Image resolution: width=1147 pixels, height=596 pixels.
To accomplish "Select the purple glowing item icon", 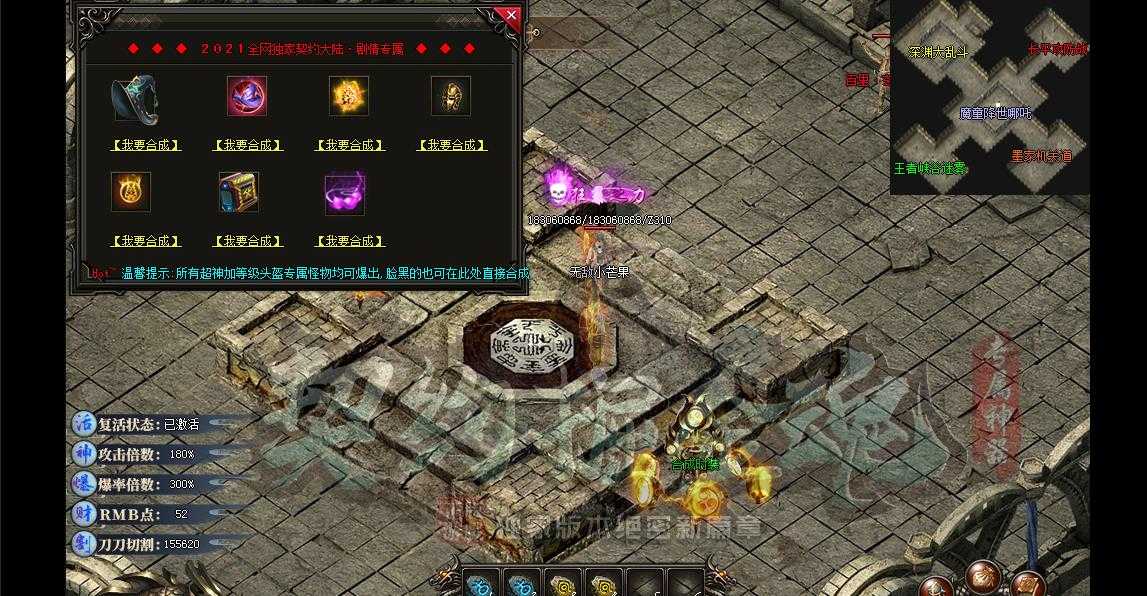I will coord(345,194).
